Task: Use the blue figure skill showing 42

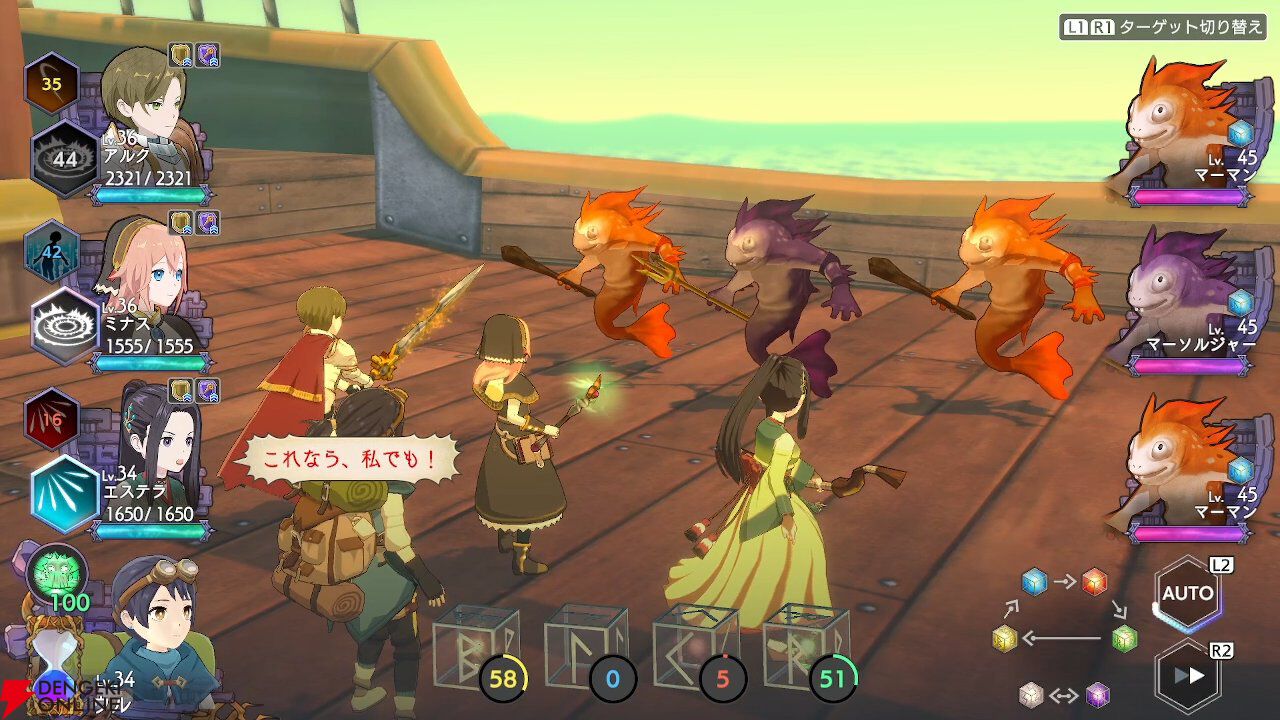Action: pyautogui.click(x=51, y=251)
